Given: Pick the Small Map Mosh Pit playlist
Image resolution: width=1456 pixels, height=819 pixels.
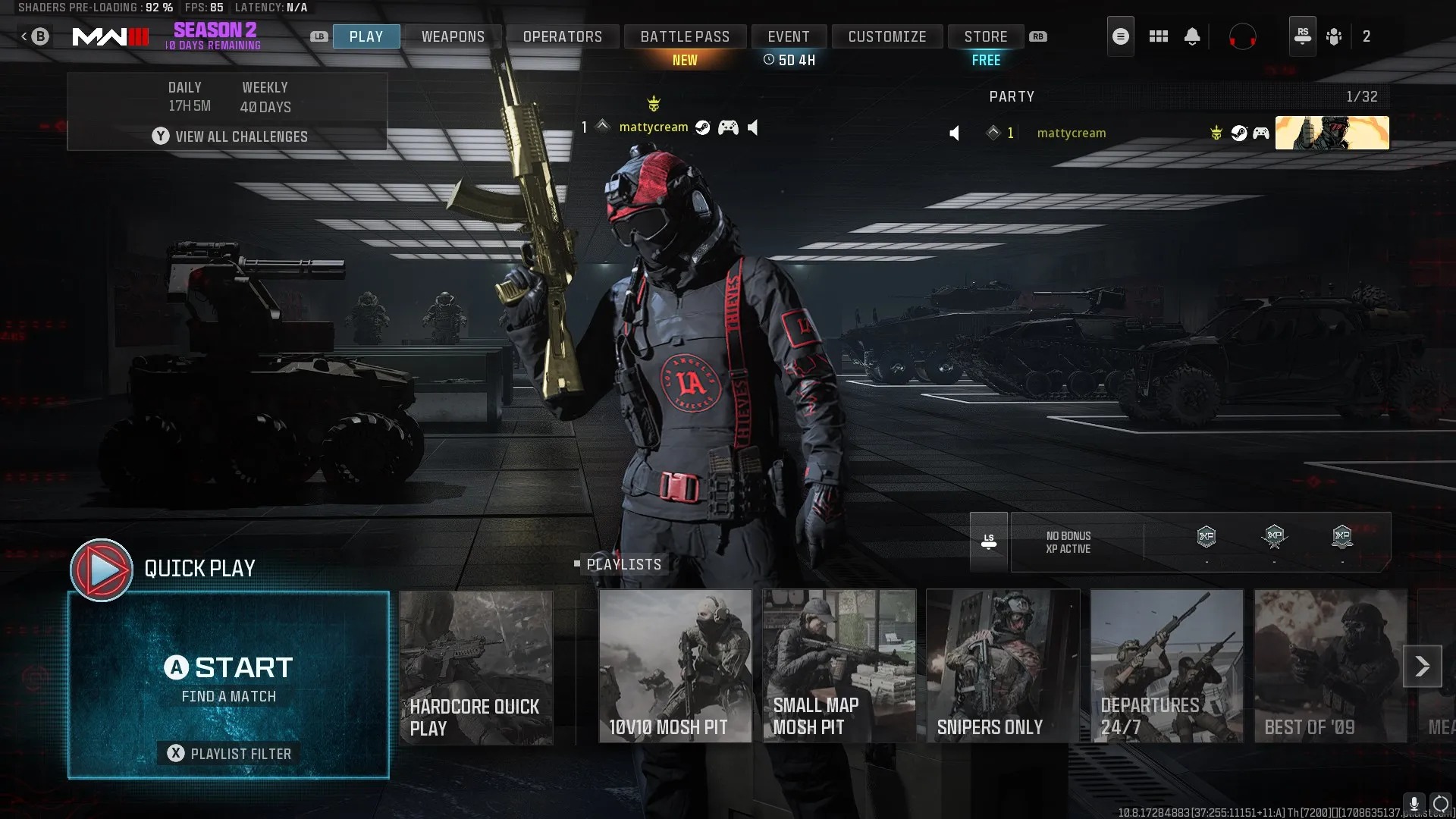Looking at the screenshot, I should pos(839,667).
